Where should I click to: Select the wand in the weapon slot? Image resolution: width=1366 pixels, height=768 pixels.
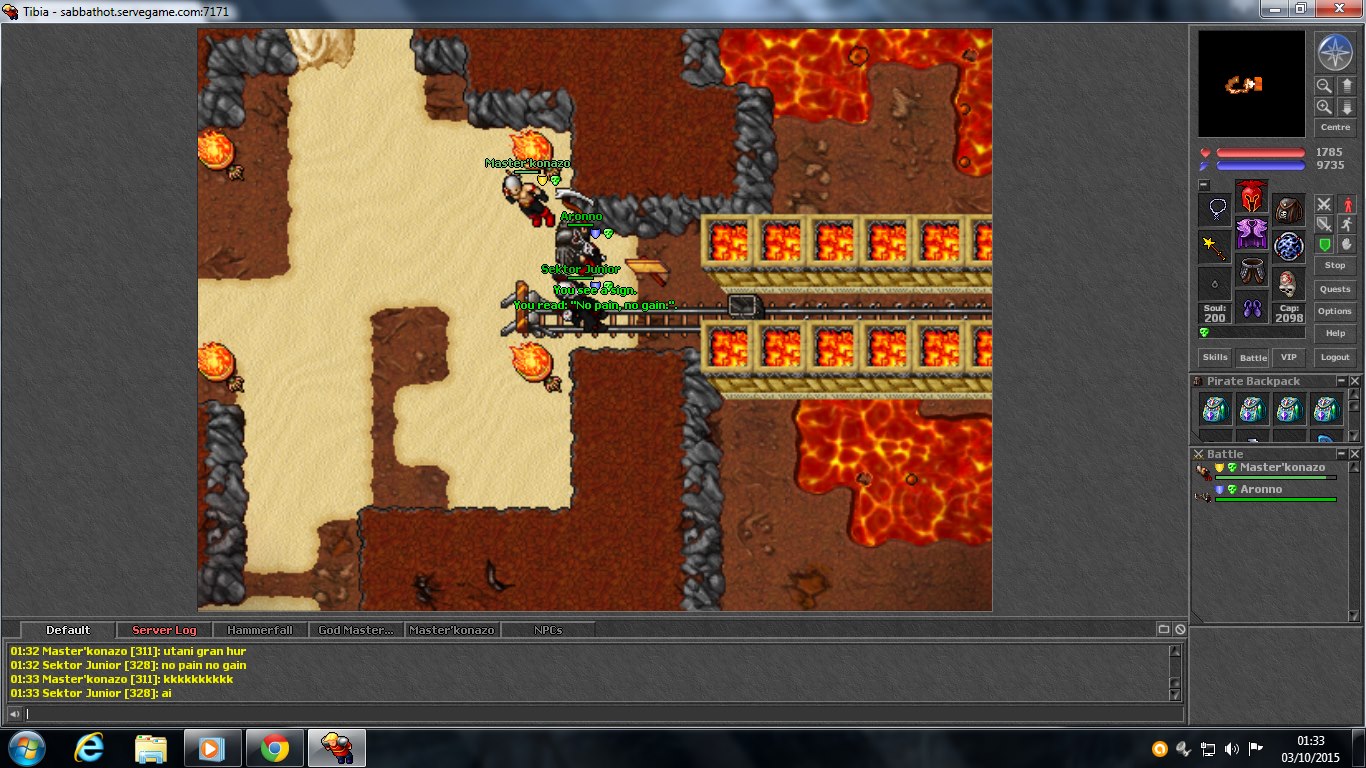(x=1214, y=246)
